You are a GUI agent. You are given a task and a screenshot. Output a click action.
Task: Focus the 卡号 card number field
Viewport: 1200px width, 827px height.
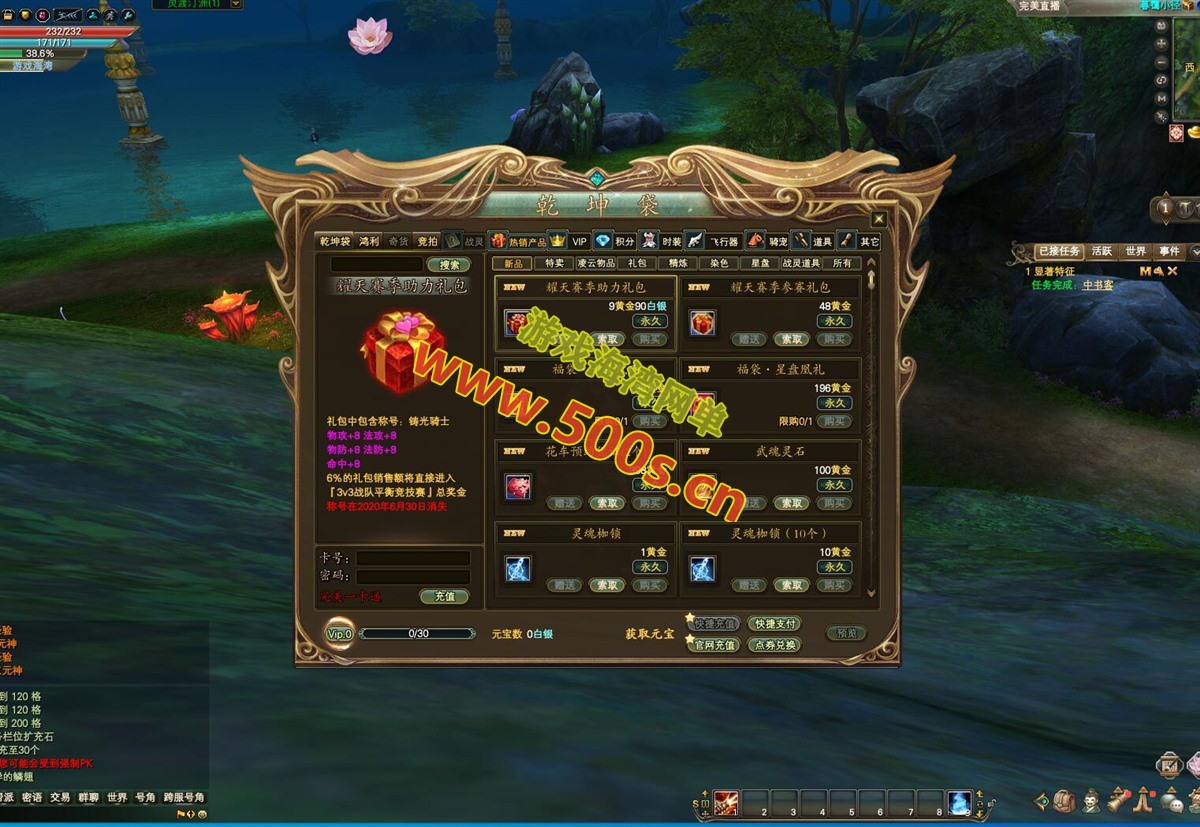(x=413, y=558)
